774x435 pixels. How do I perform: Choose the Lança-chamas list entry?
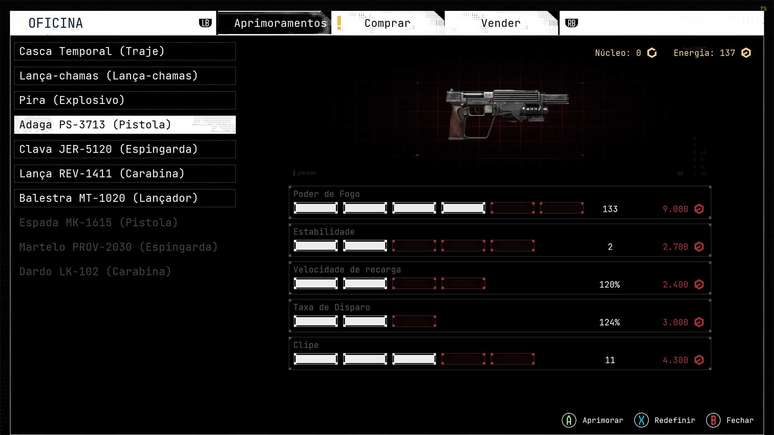125,76
